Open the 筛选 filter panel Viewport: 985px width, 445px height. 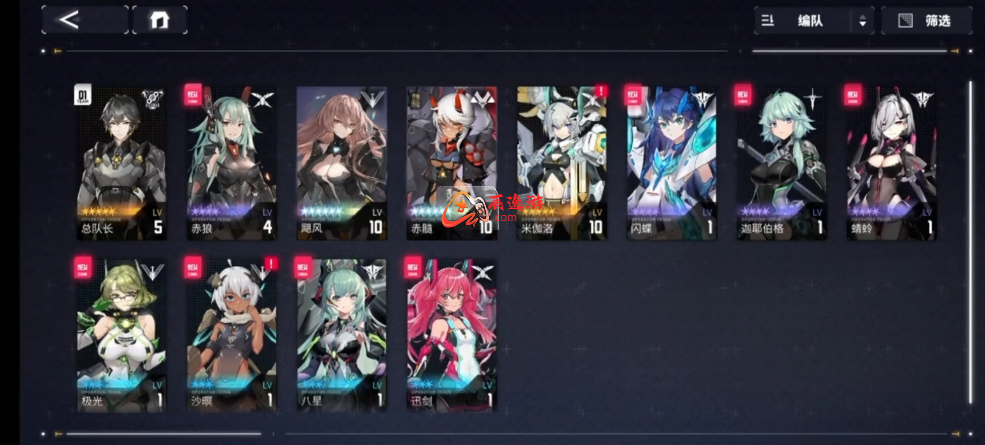[x=926, y=20]
